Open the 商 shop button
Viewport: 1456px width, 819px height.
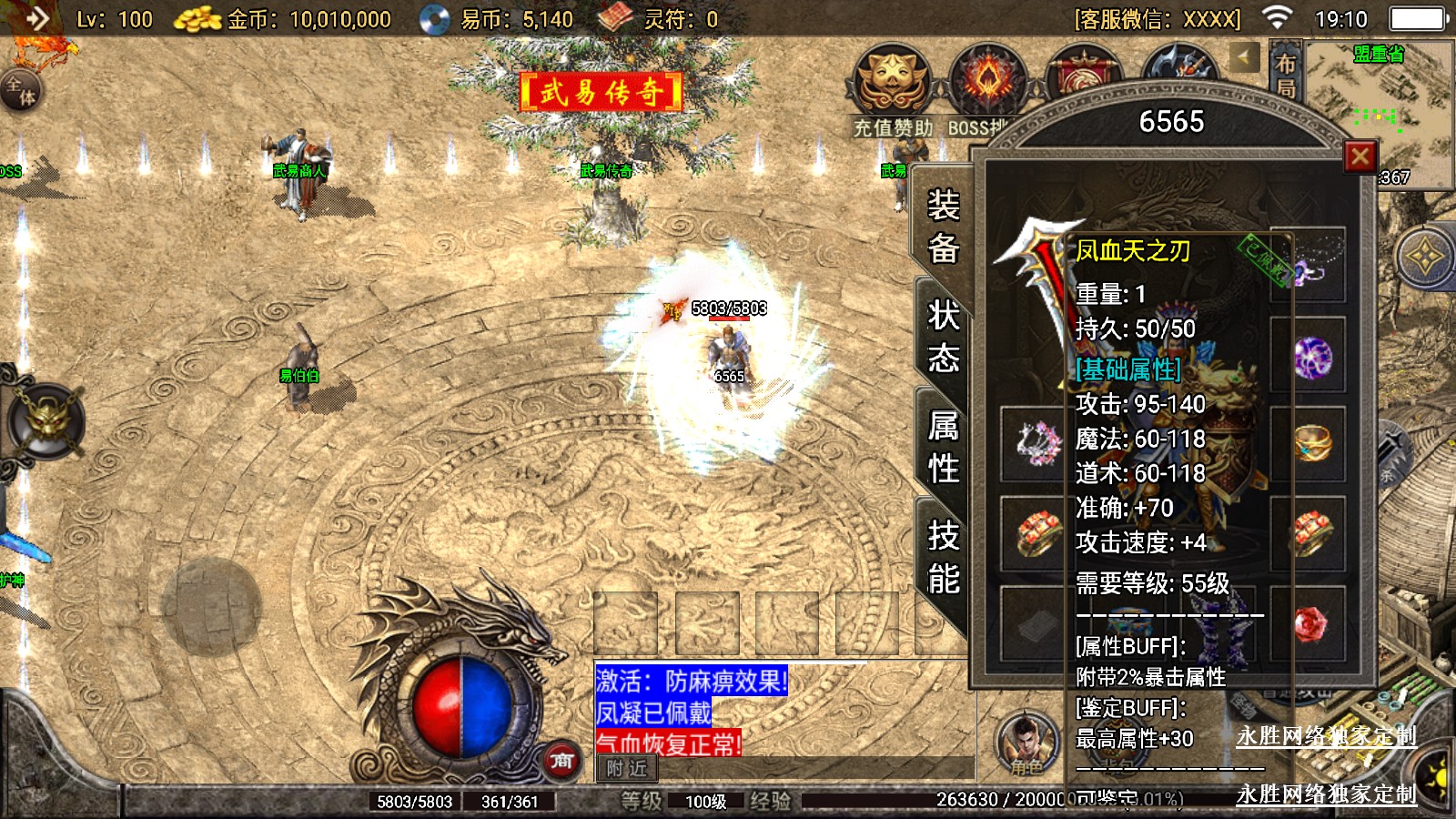click(x=561, y=761)
